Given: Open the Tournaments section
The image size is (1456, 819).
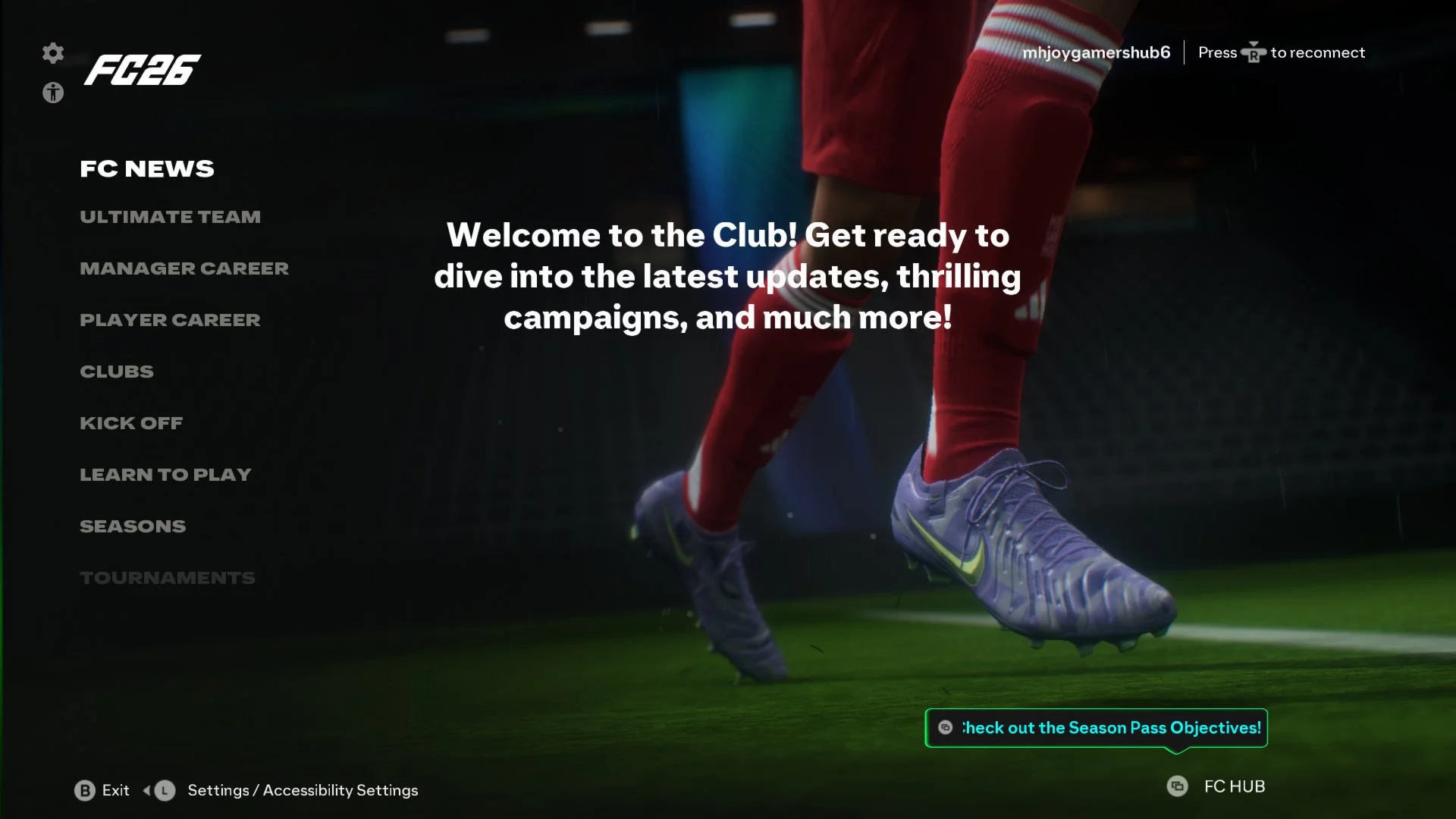Looking at the screenshot, I should 168,577.
